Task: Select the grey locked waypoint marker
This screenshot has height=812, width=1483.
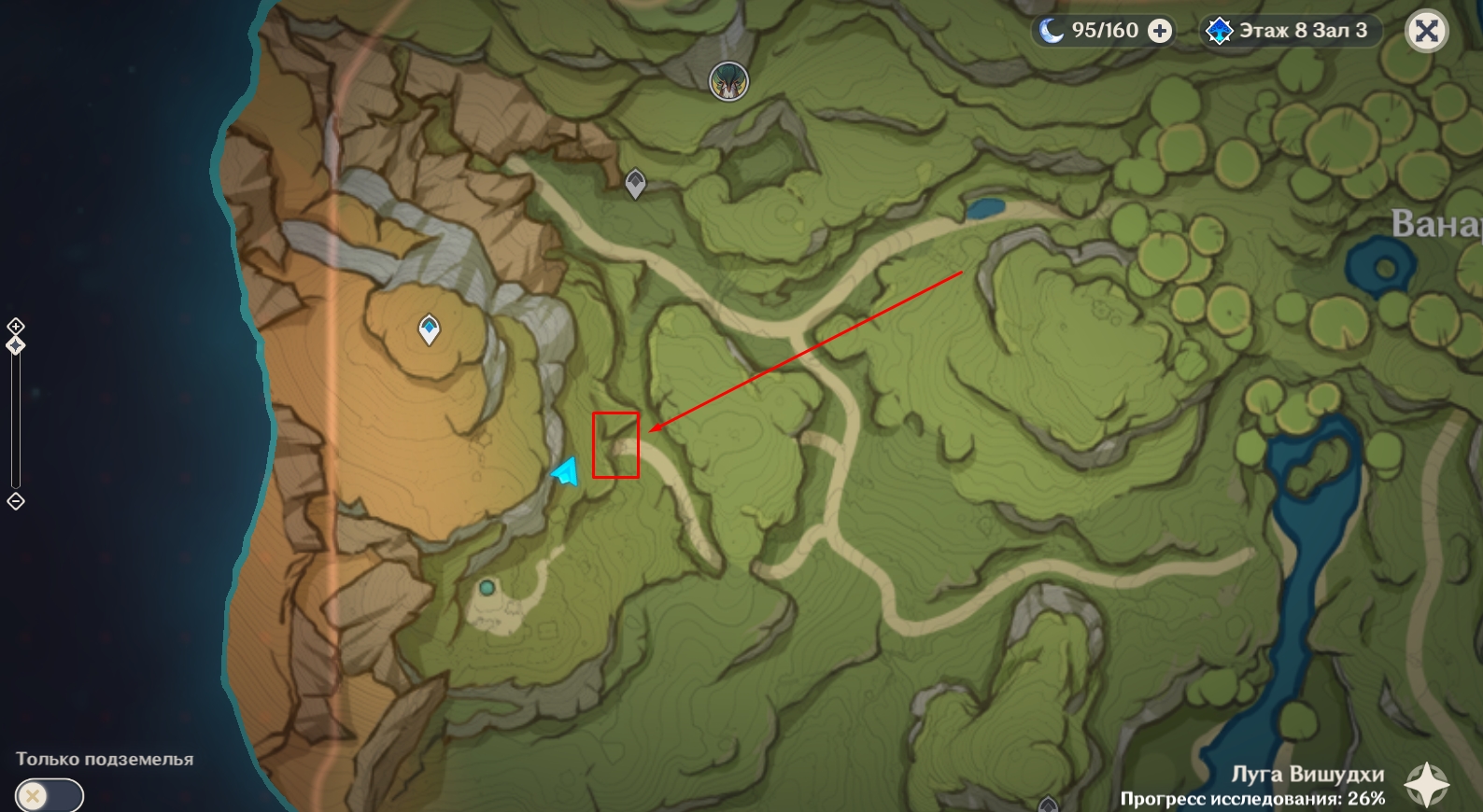Action: coord(635,183)
